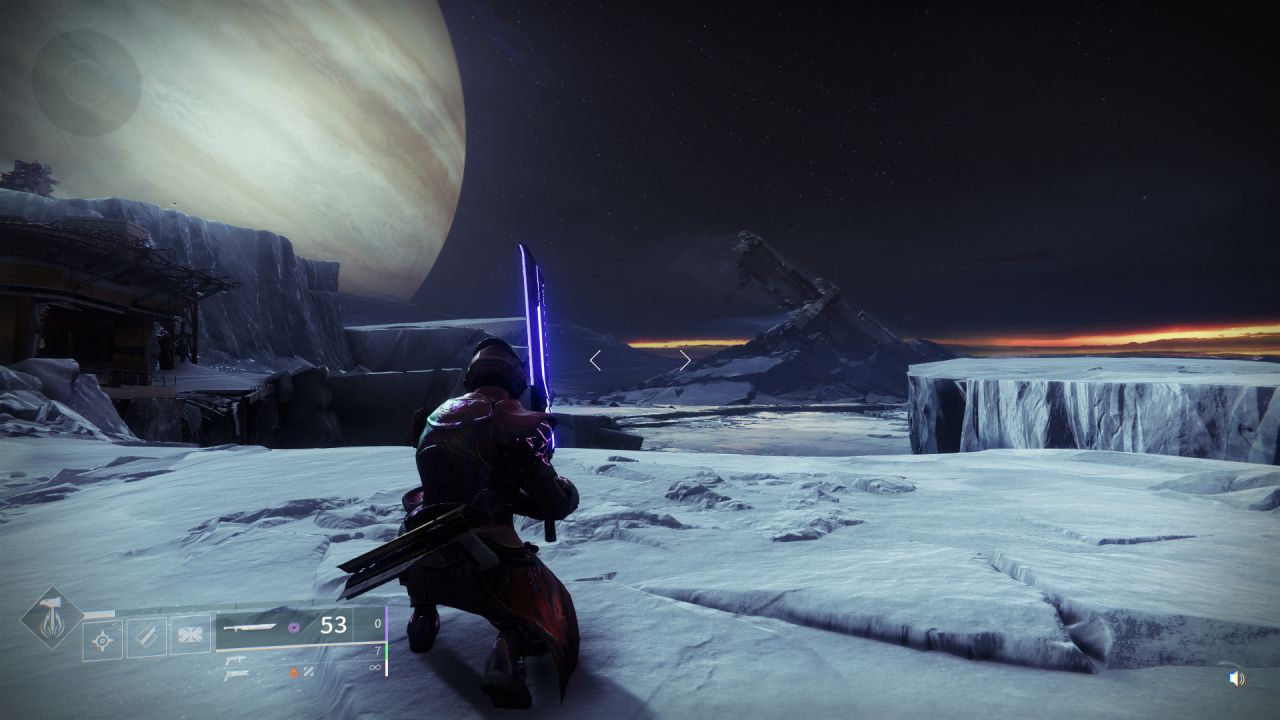
Task: Select the melee ability icon
Action: click(146, 637)
